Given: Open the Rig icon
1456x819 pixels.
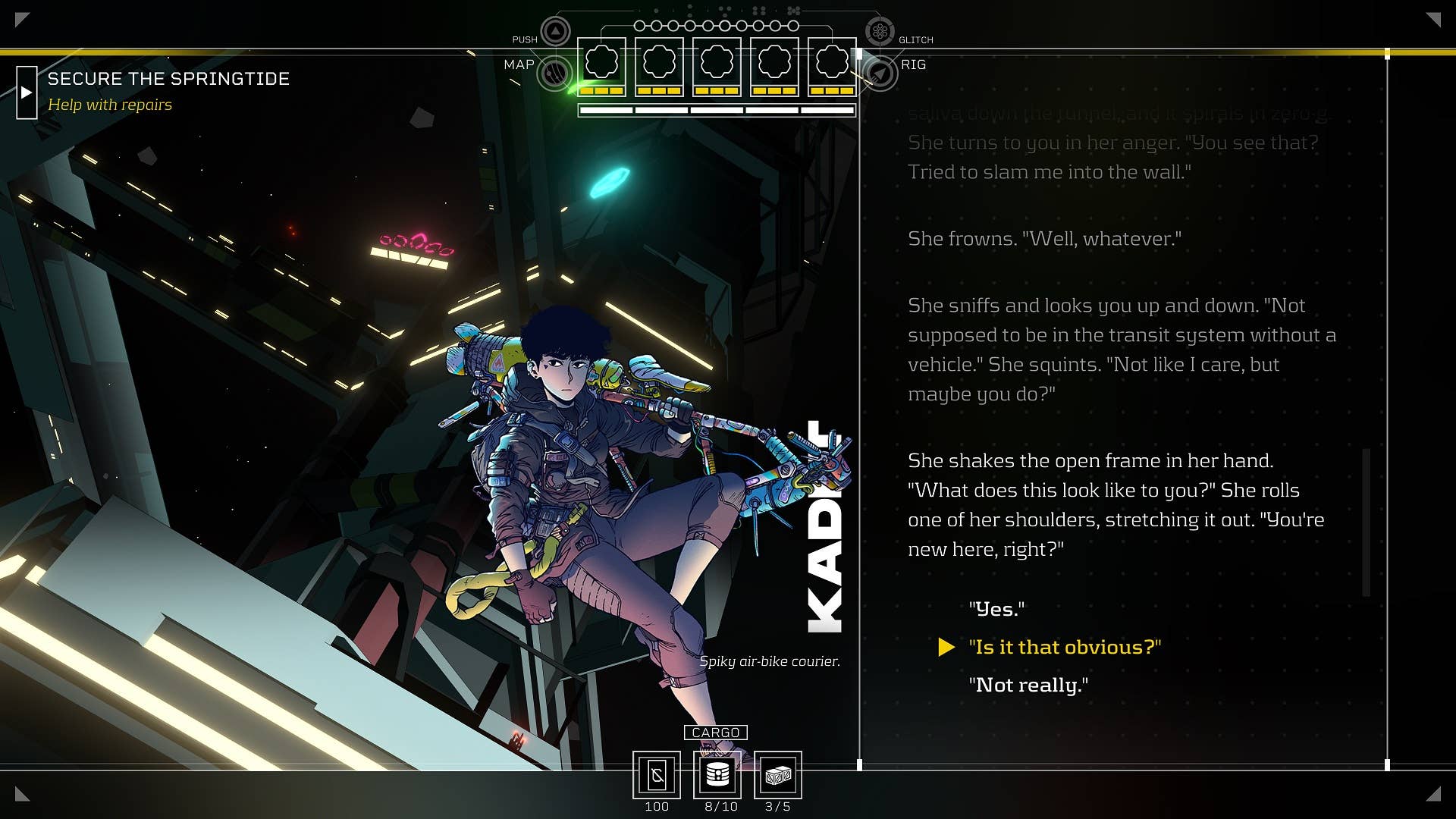Looking at the screenshot, I should [880, 74].
